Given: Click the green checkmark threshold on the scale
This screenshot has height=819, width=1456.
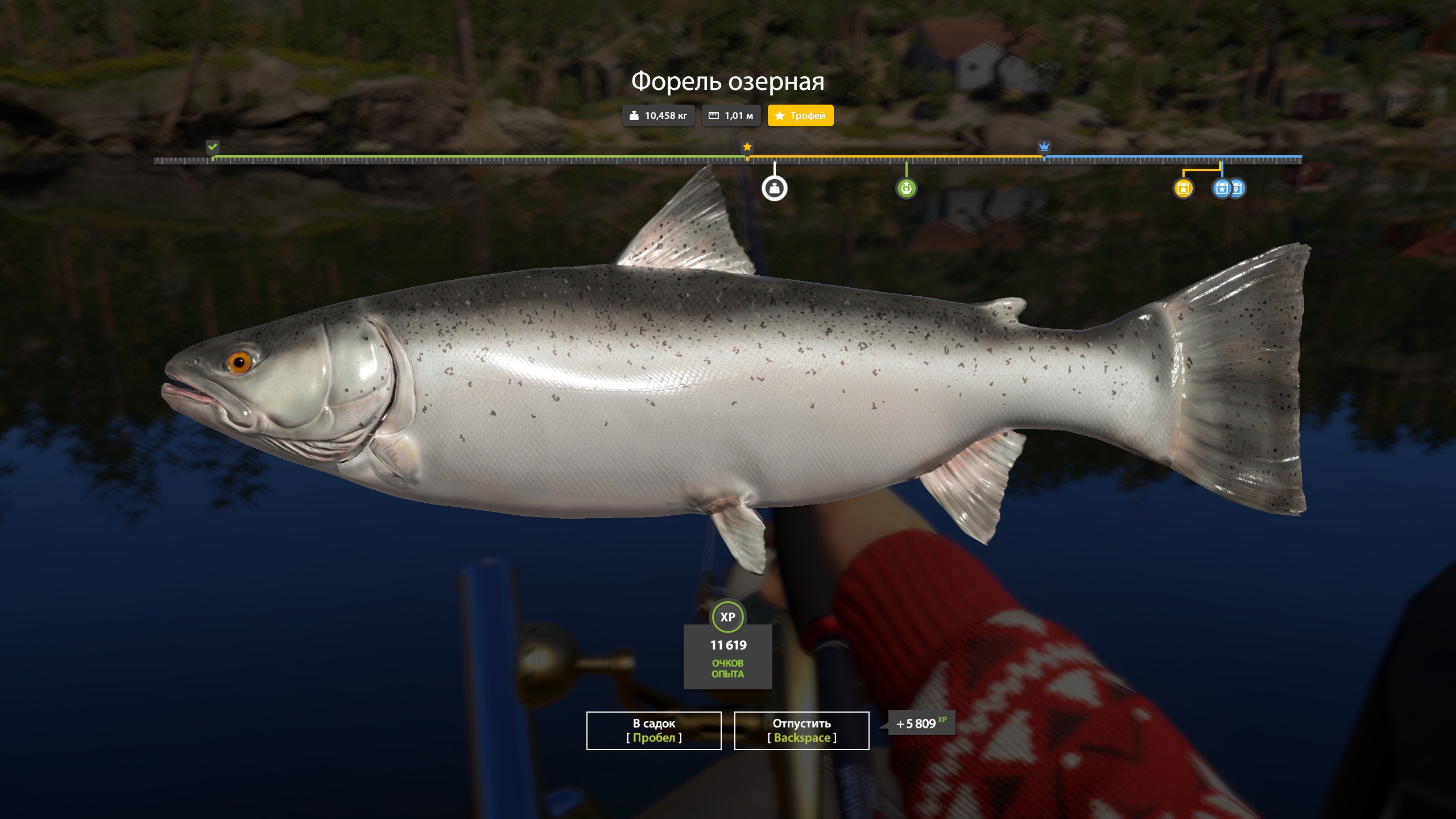Looking at the screenshot, I should [212, 147].
